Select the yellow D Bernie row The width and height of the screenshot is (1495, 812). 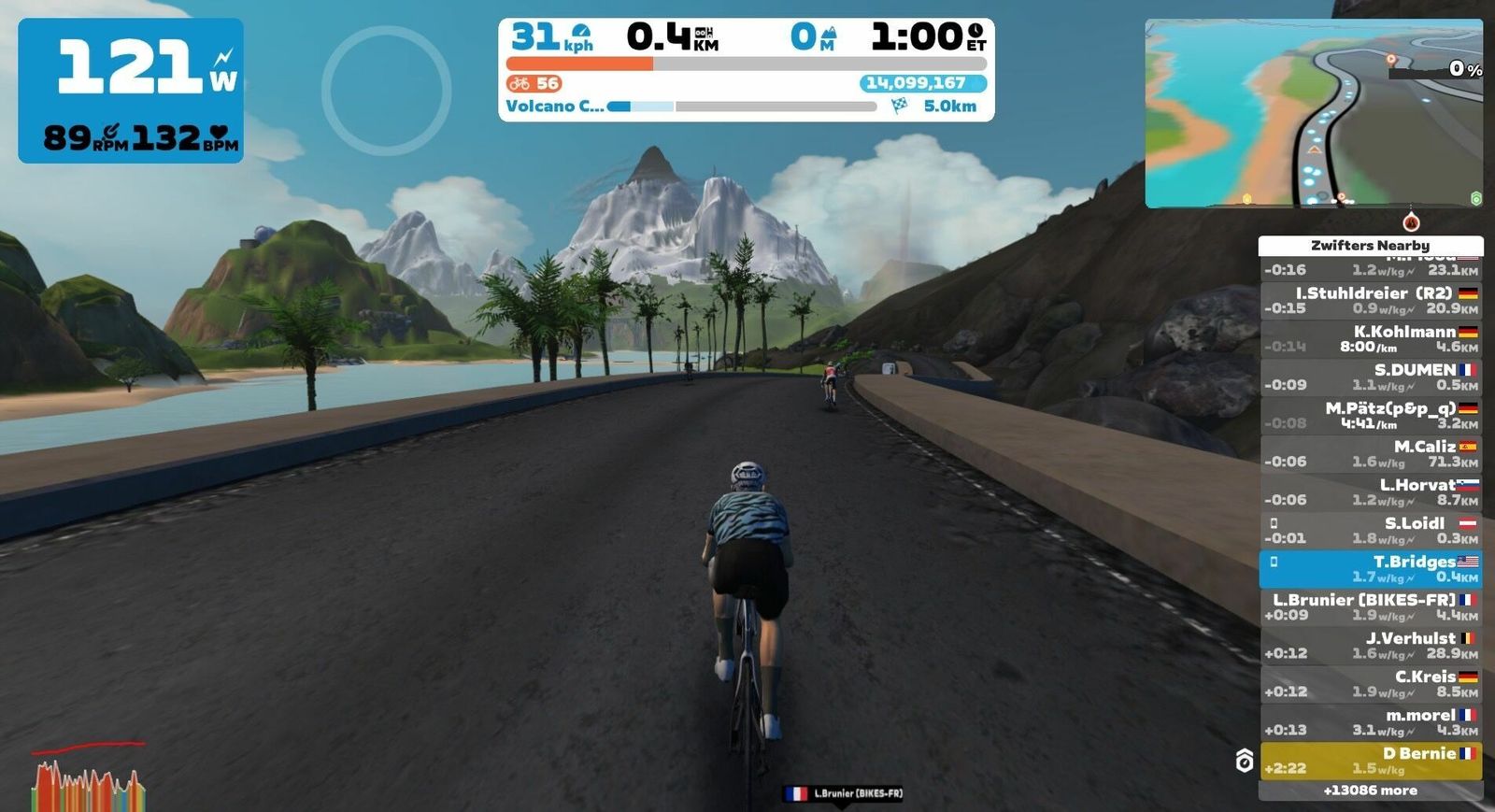pyautogui.click(x=1370, y=761)
